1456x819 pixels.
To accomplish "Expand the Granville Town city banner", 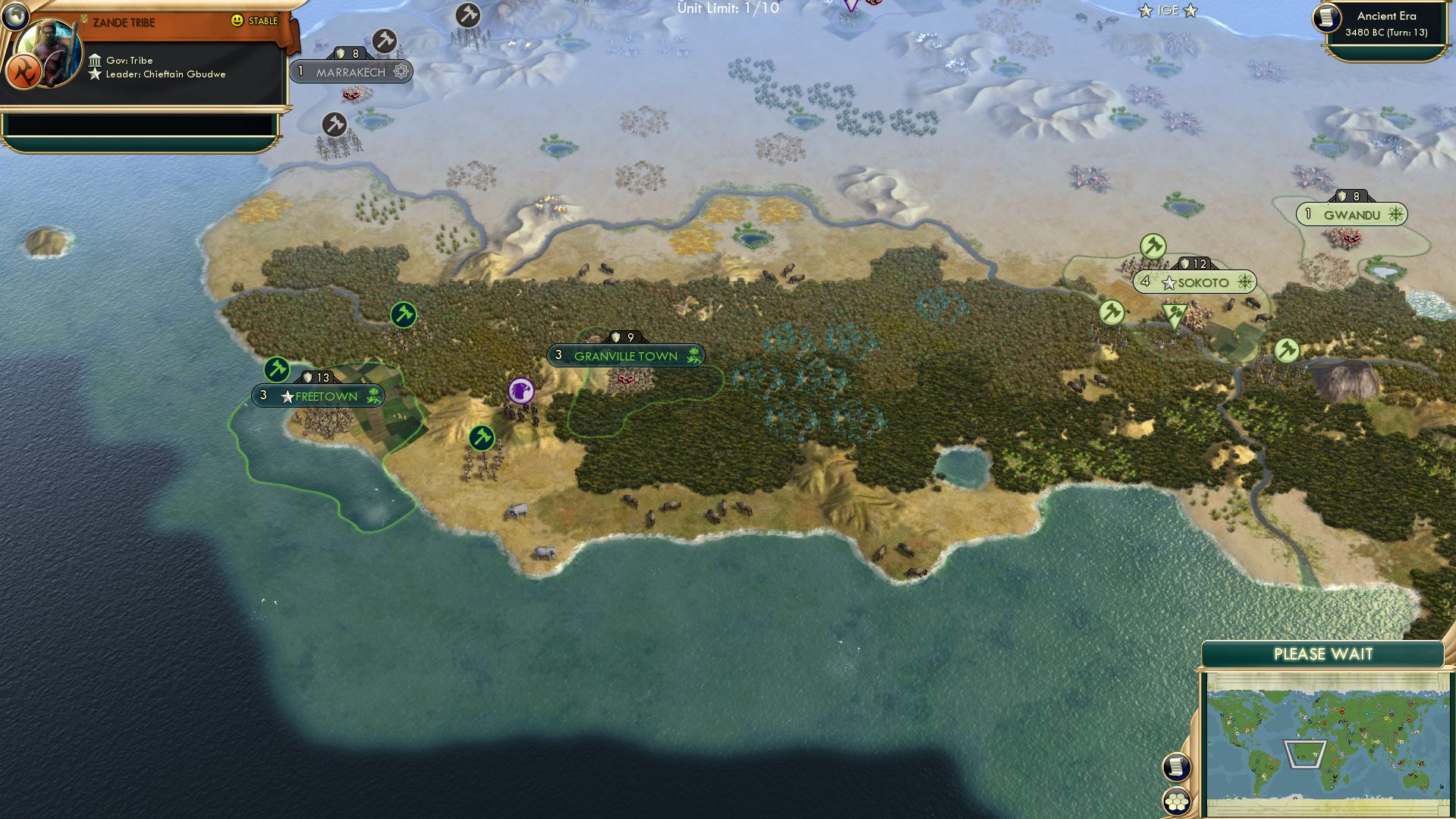I will [626, 355].
